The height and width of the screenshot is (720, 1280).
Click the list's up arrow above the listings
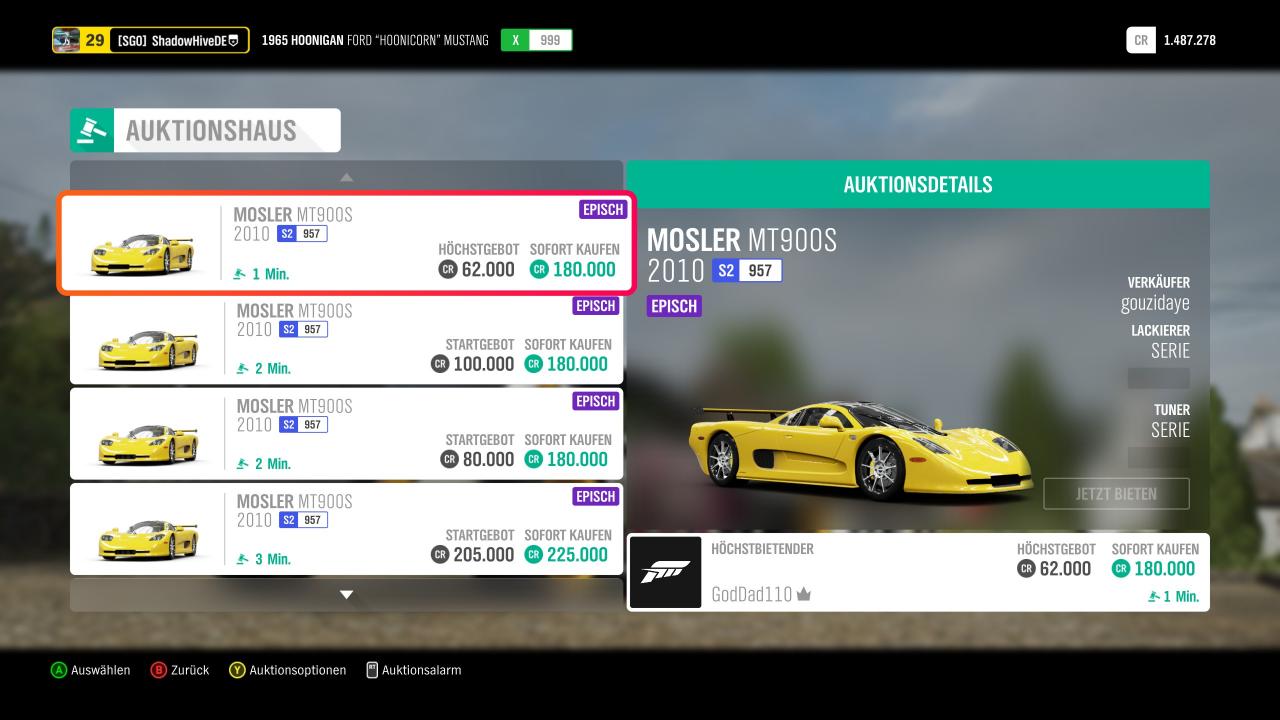tap(346, 177)
